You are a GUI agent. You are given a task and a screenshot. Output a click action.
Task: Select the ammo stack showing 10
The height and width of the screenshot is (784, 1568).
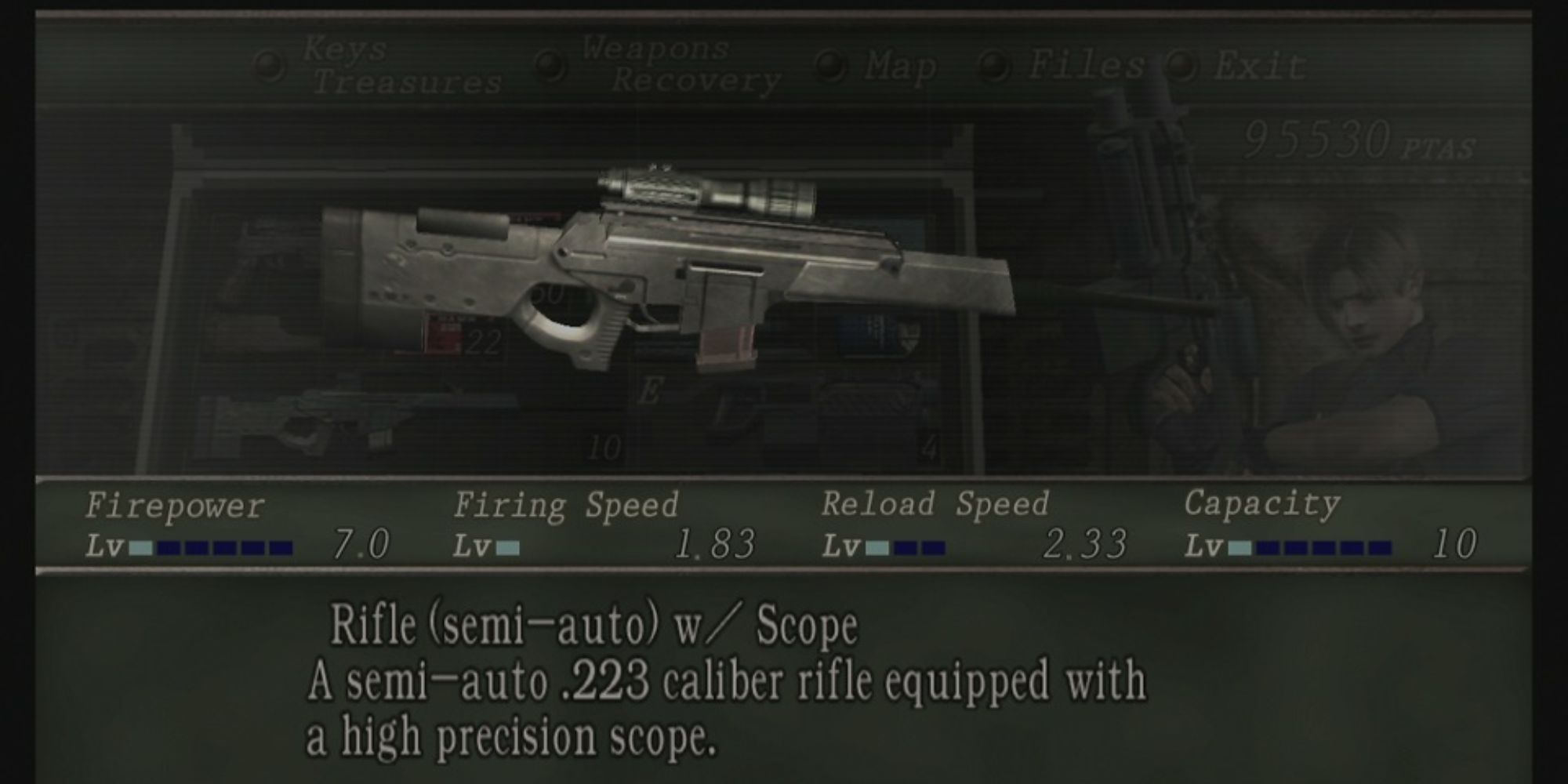(x=604, y=443)
